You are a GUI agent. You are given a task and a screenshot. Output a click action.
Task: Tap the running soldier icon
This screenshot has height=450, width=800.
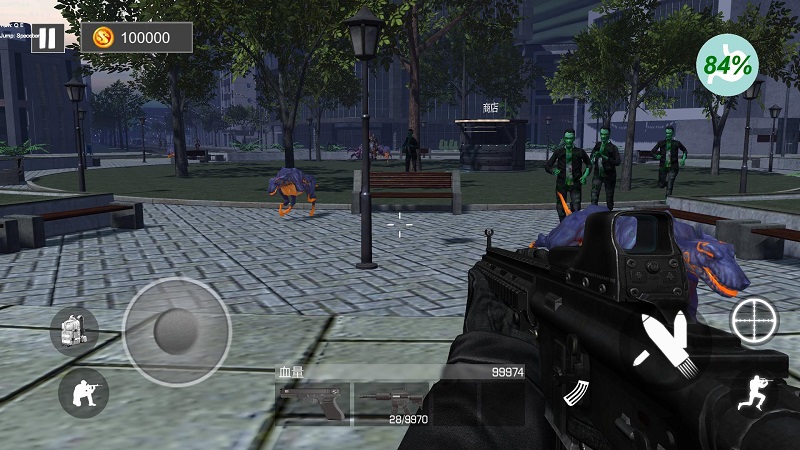point(754,393)
